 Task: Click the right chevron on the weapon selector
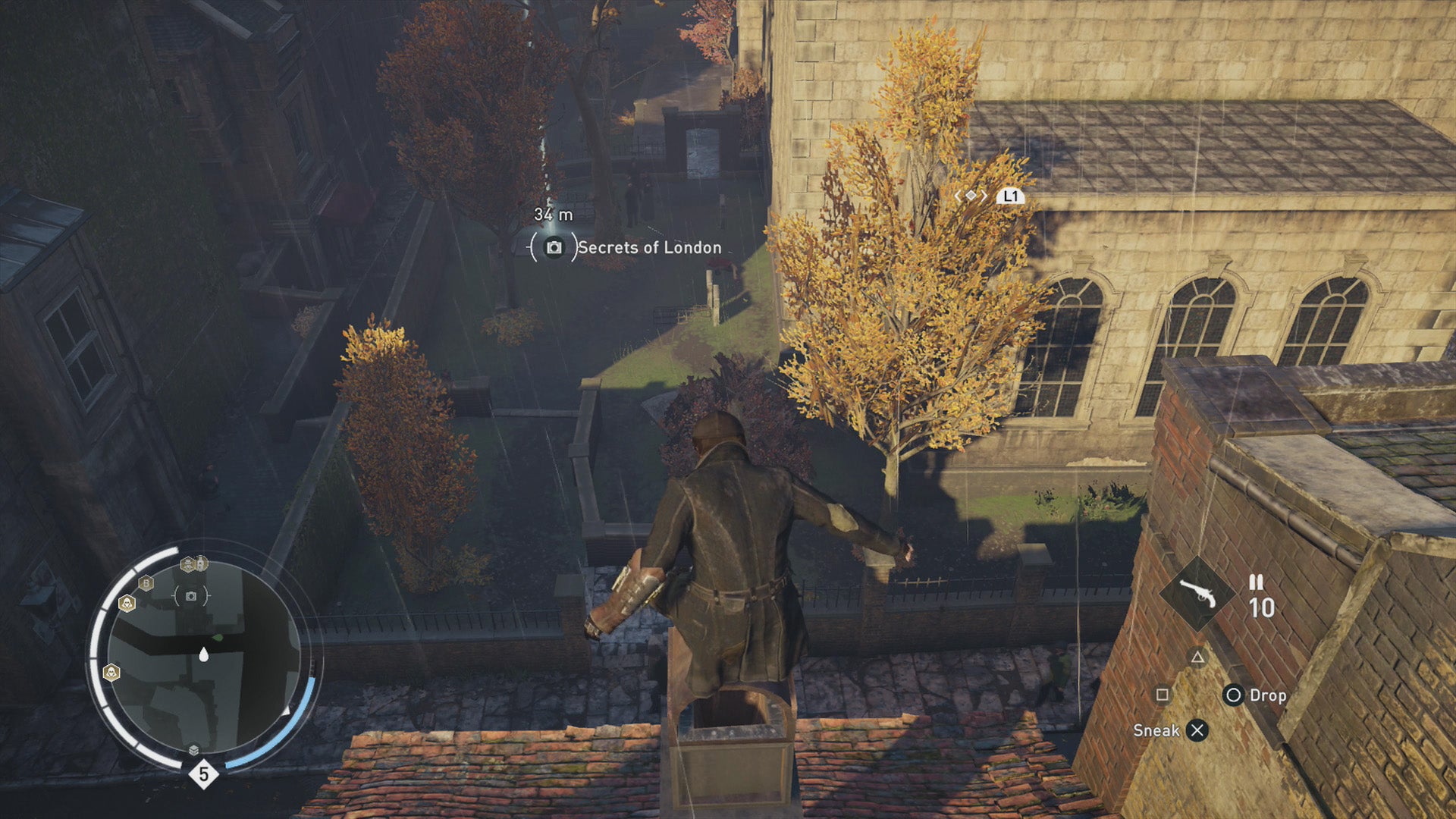[x=984, y=196]
